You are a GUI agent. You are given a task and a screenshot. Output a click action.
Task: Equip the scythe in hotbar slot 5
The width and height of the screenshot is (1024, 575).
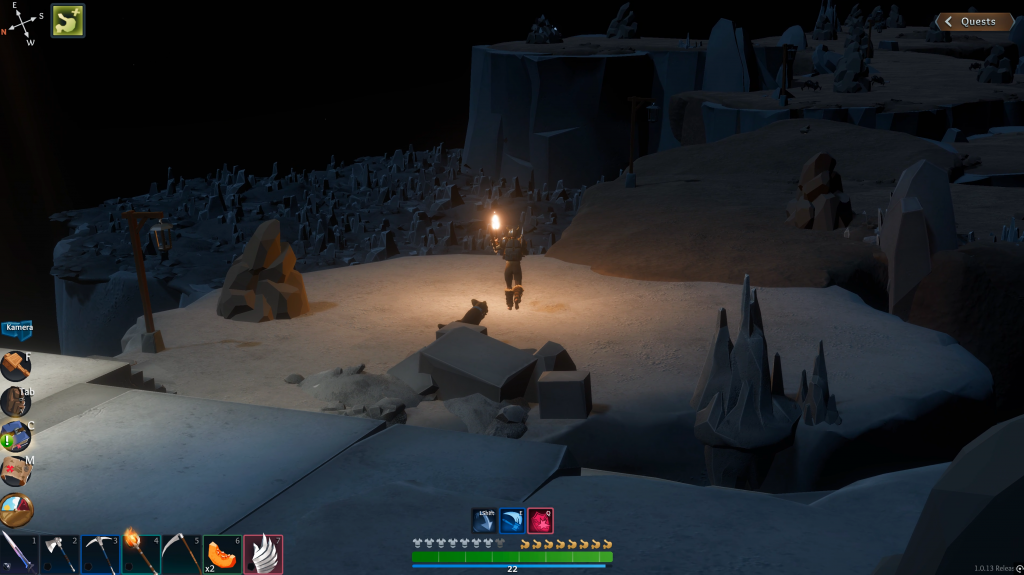coord(181,553)
